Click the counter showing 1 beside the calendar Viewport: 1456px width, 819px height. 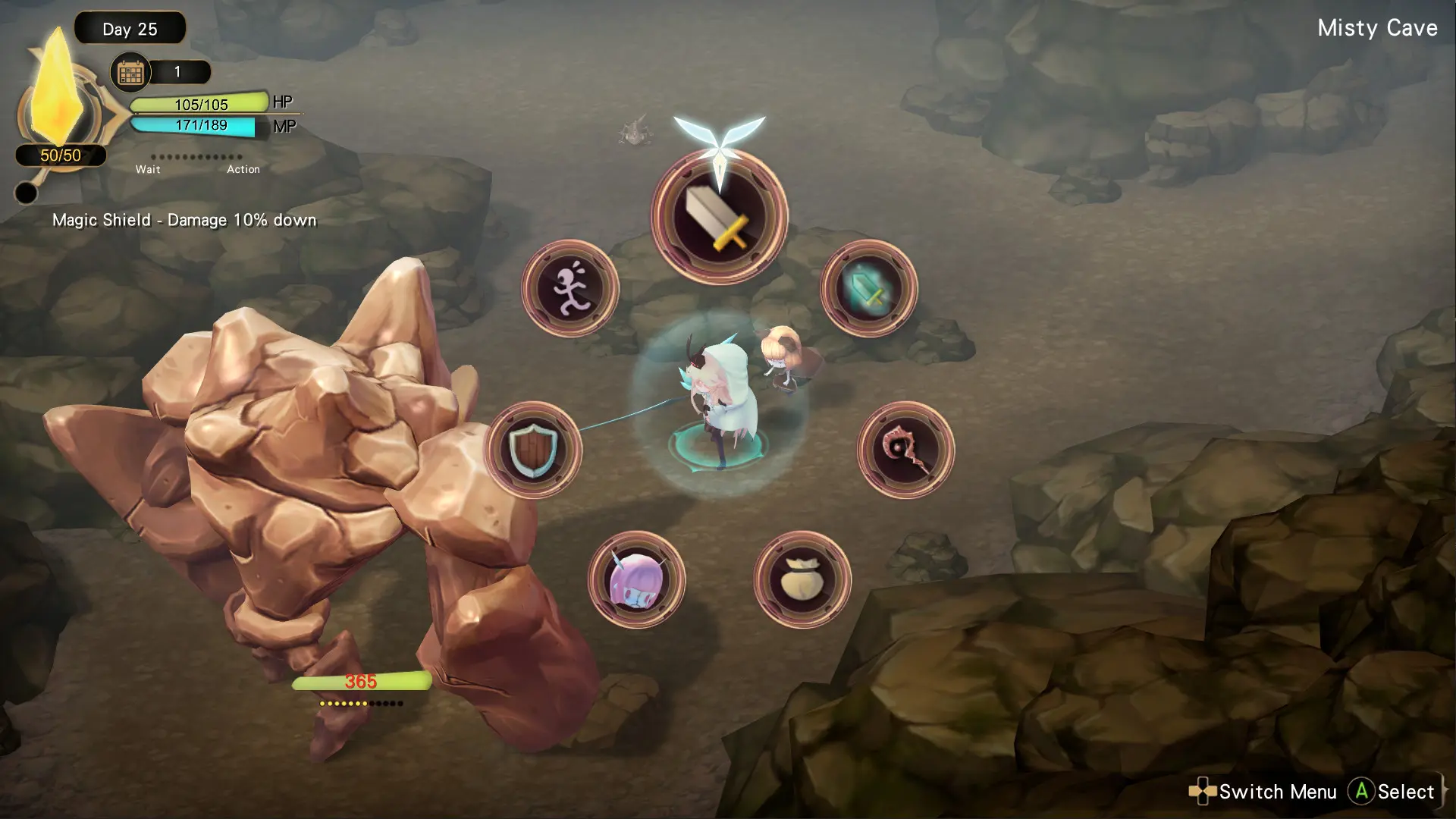[x=178, y=72]
